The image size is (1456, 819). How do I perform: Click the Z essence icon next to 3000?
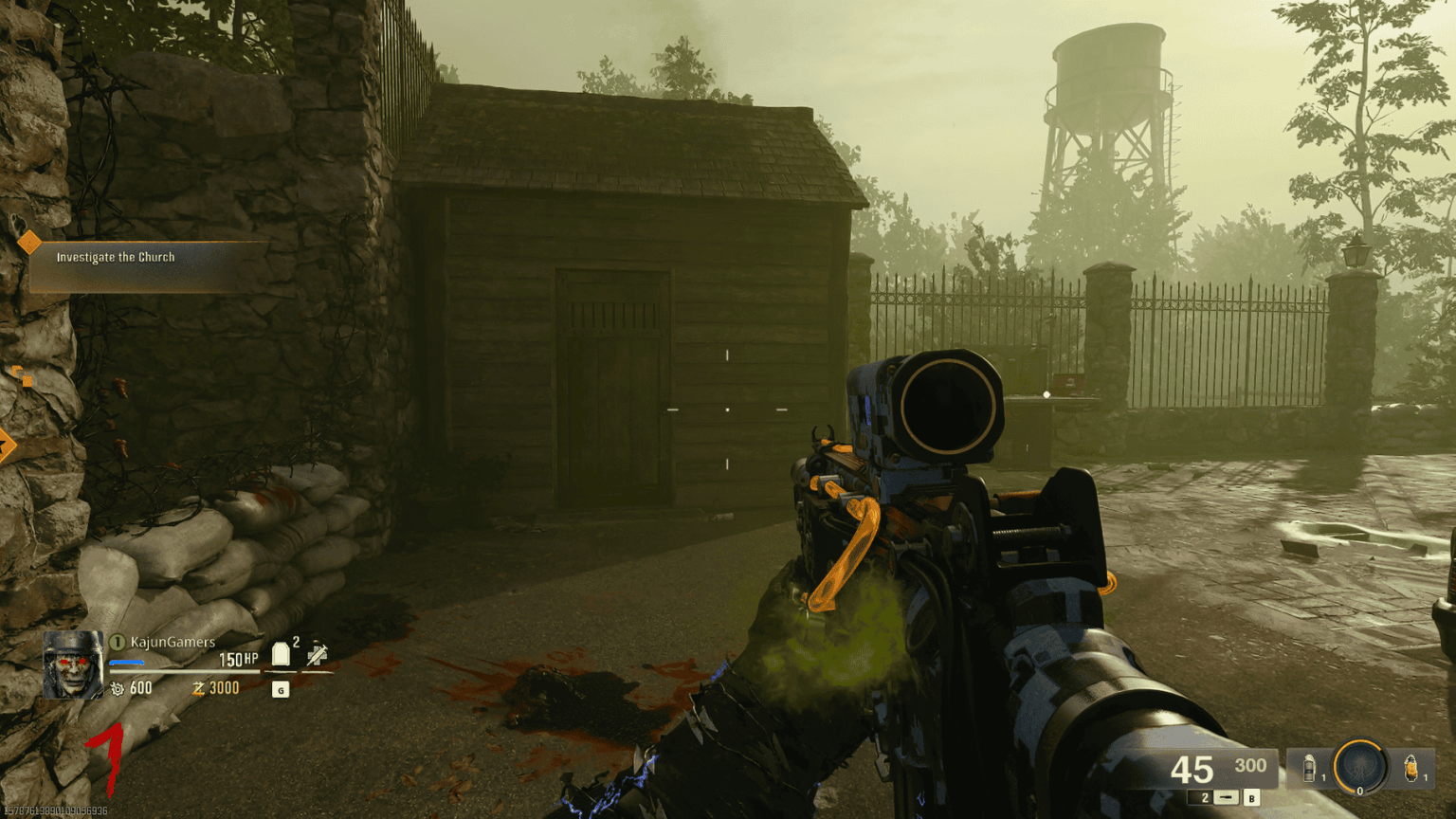(x=197, y=688)
